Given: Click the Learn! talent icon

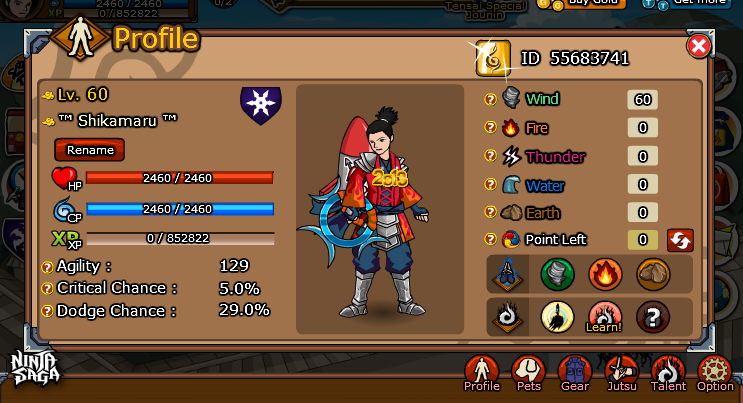Looking at the screenshot, I should point(605,317).
